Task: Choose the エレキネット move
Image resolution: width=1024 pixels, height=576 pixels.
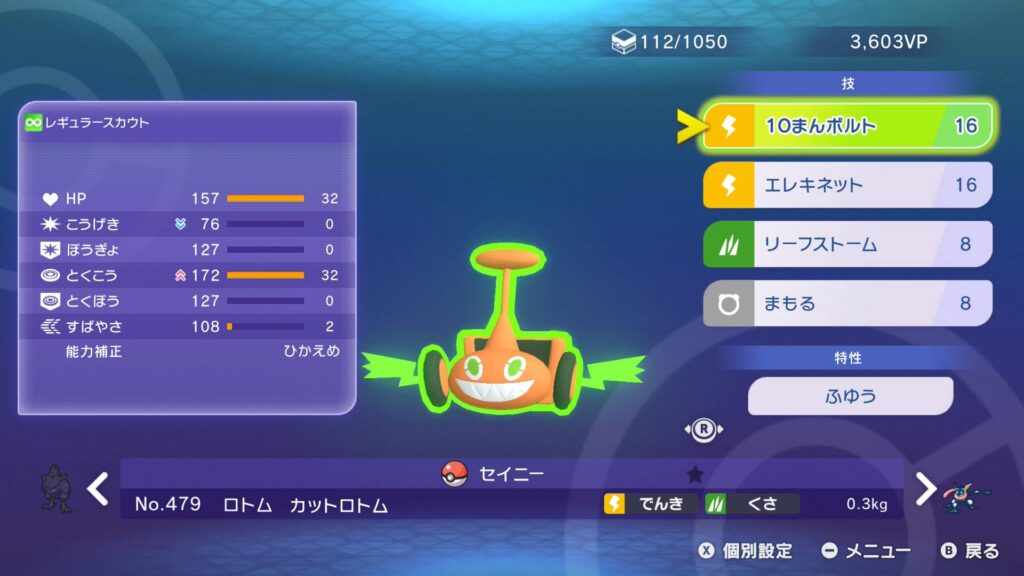Action: pyautogui.click(x=847, y=185)
